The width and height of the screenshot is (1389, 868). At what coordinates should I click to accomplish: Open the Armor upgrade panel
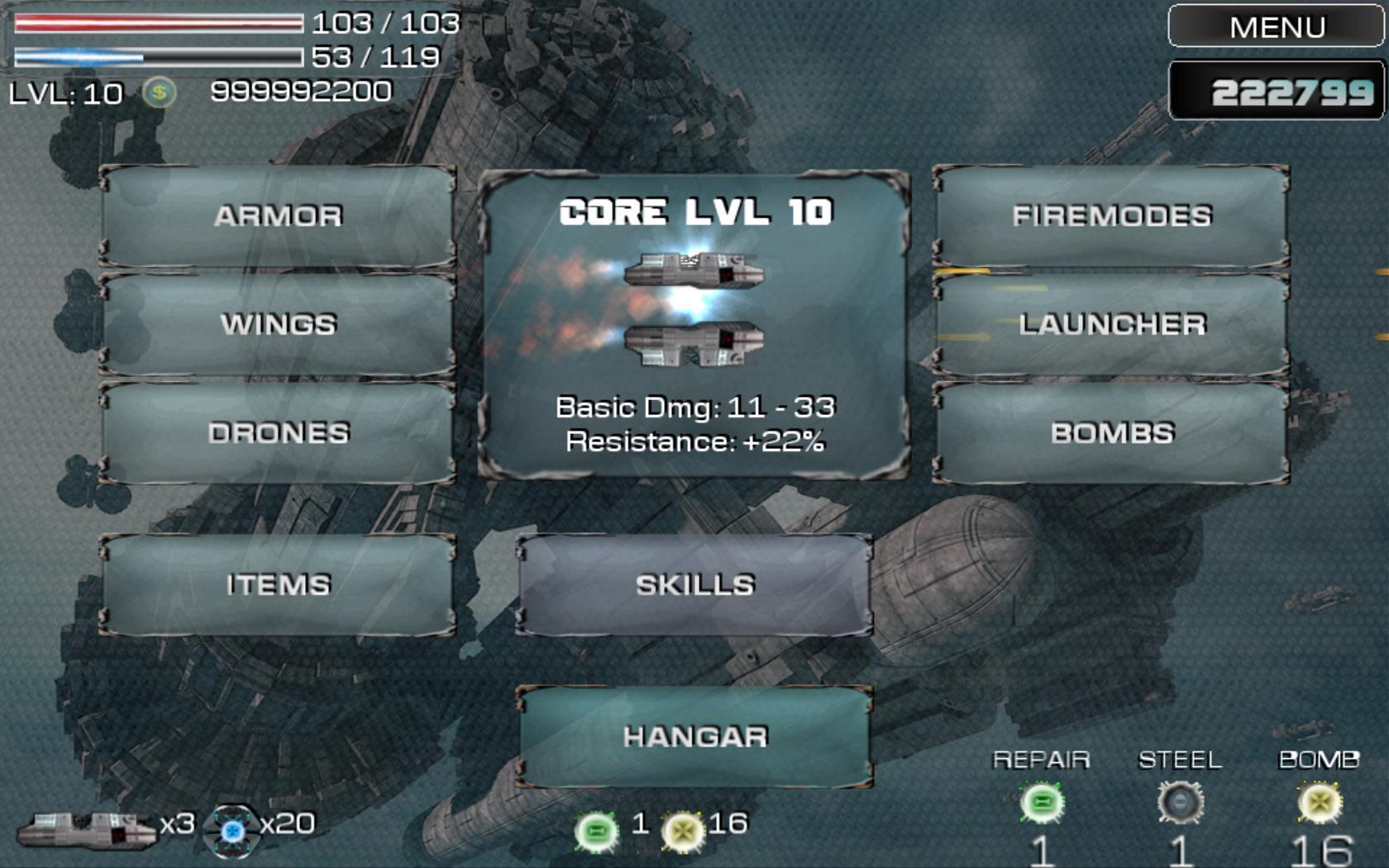pos(278,216)
